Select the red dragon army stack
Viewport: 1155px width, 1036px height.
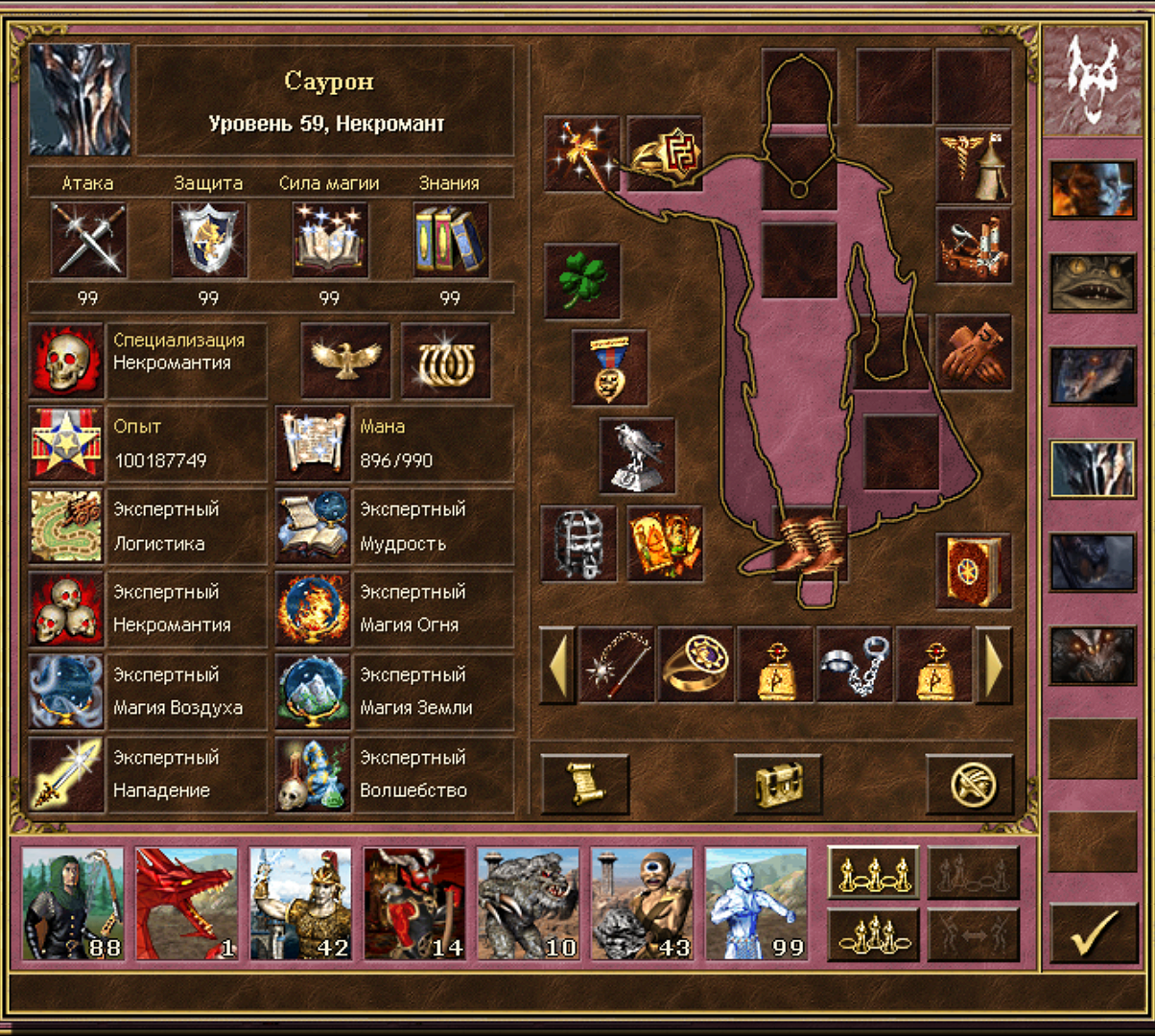[x=186, y=904]
